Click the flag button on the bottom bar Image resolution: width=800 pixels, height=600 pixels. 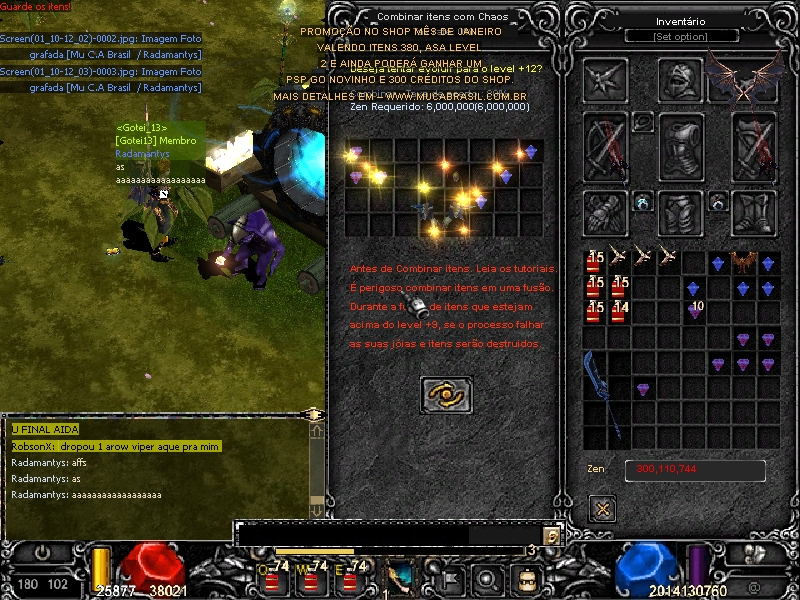[x=451, y=578]
